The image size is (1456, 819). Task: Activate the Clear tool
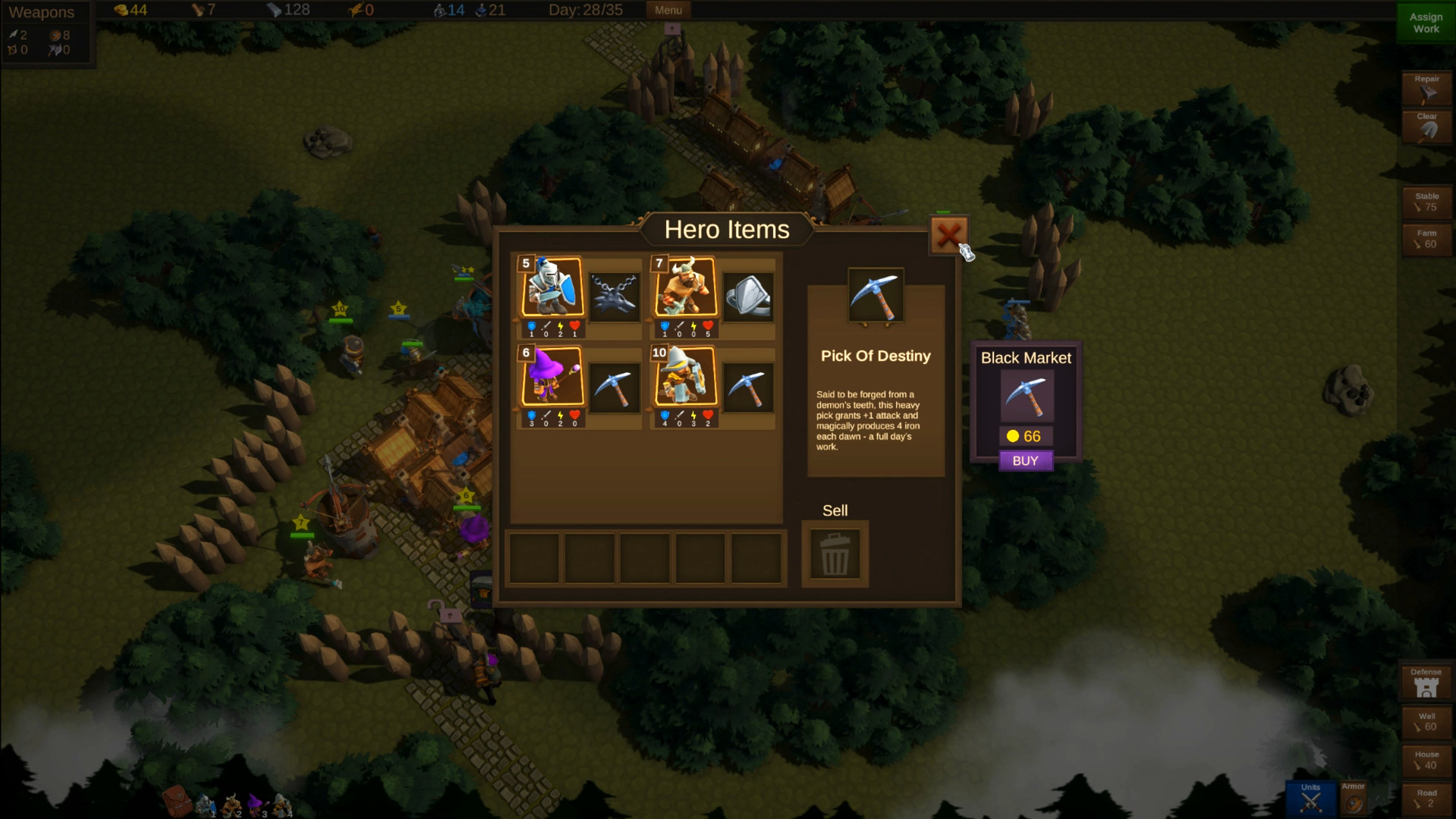coord(1426,127)
